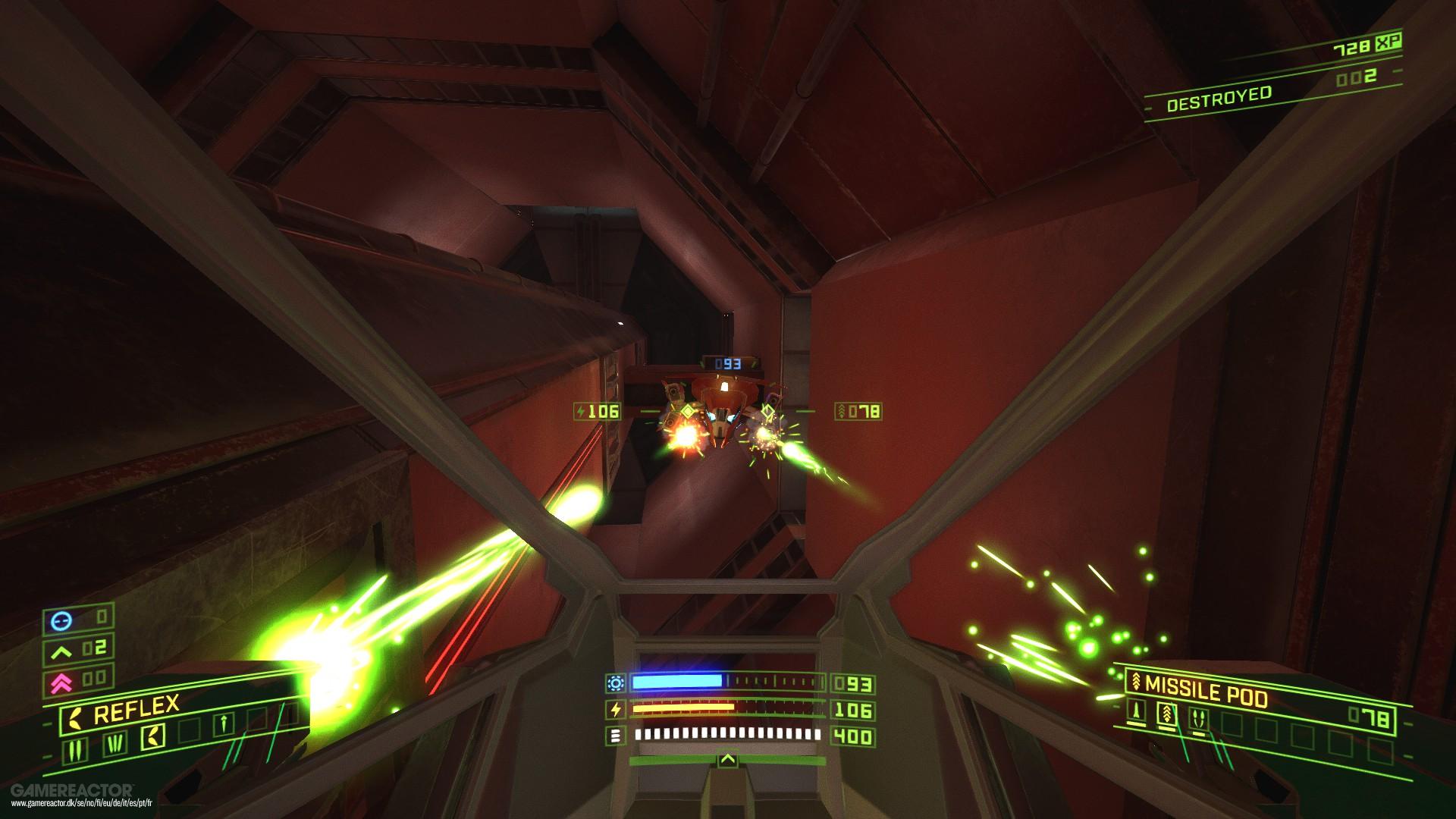Click the chevrons beside the REFLEX label
Image resolution: width=1456 pixels, height=819 pixels.
point(74,717)
